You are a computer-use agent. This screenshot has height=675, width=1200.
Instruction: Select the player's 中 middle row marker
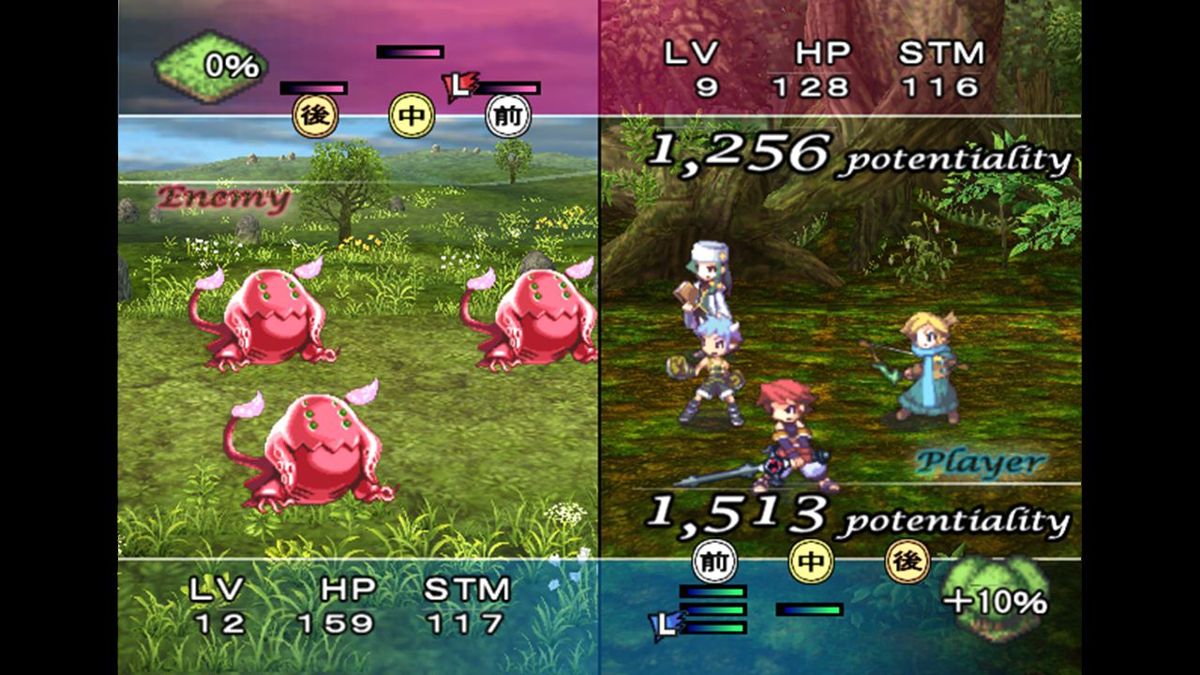811,561
